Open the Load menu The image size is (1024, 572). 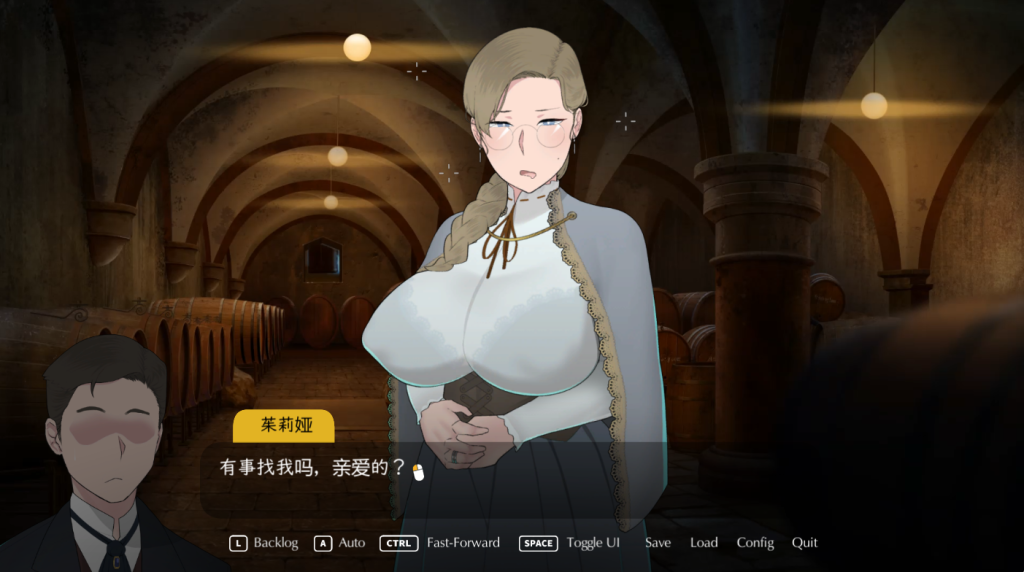pyautogui.click(x=704, y=543)
